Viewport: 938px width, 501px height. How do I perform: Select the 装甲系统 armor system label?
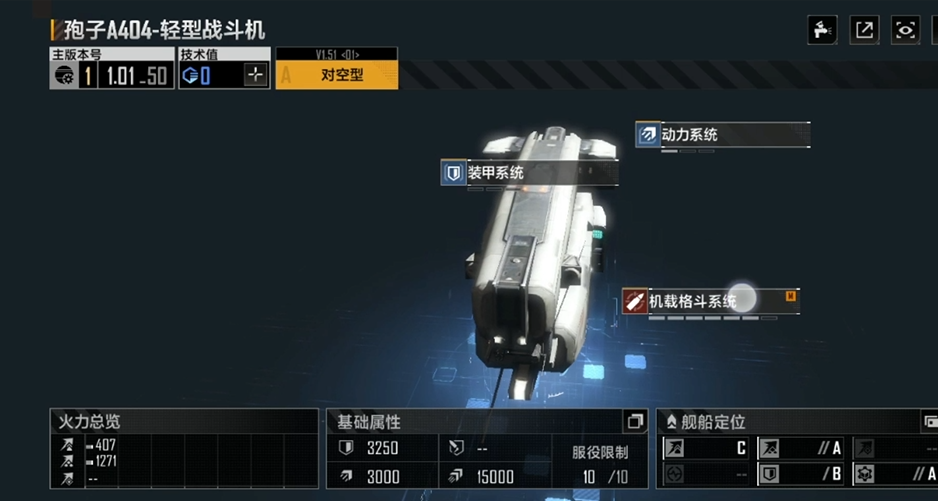click(530, 173)
